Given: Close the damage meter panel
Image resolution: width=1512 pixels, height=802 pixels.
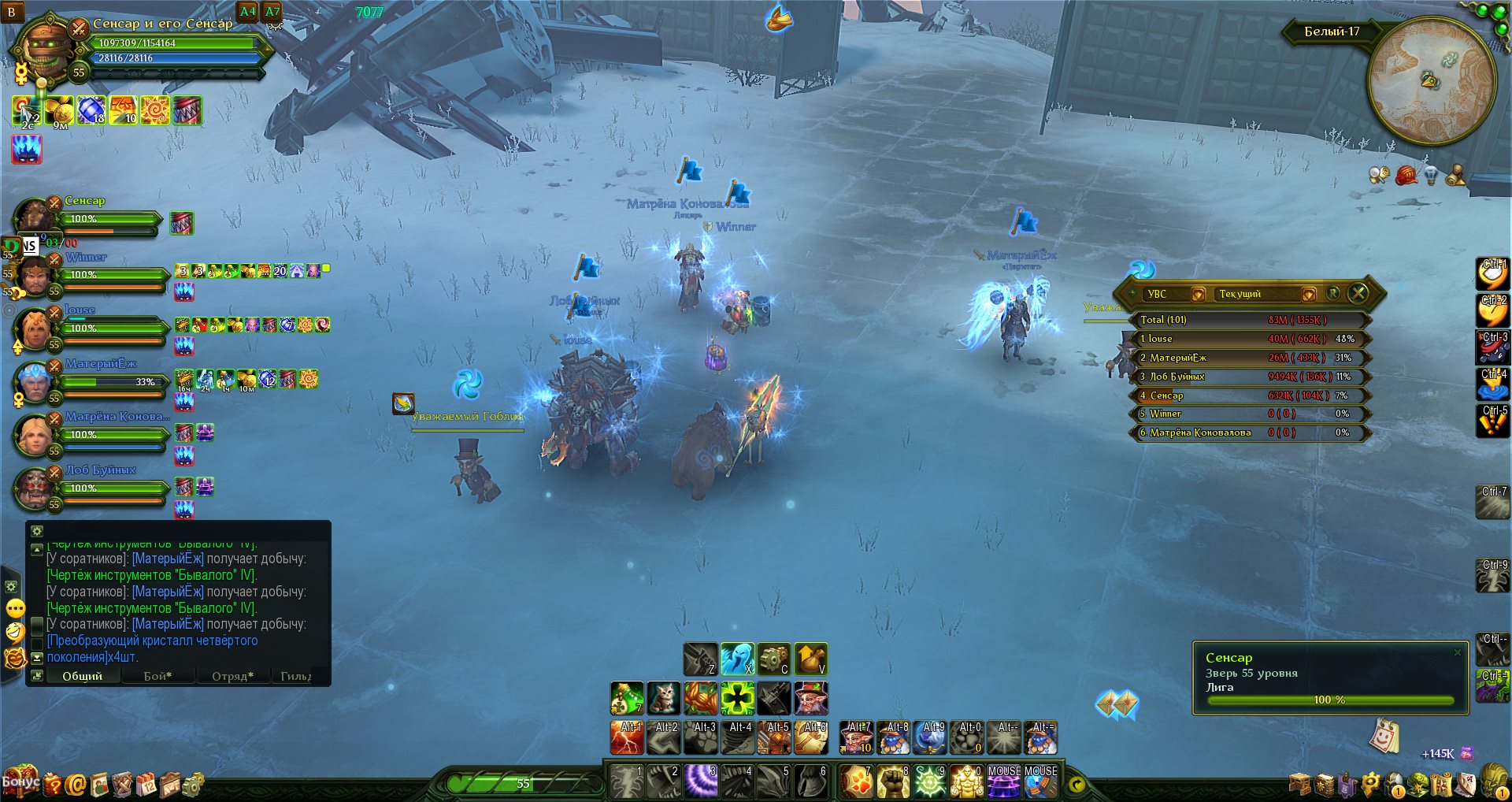Looking at the screenshot, I should click(x=1358, y=293).
